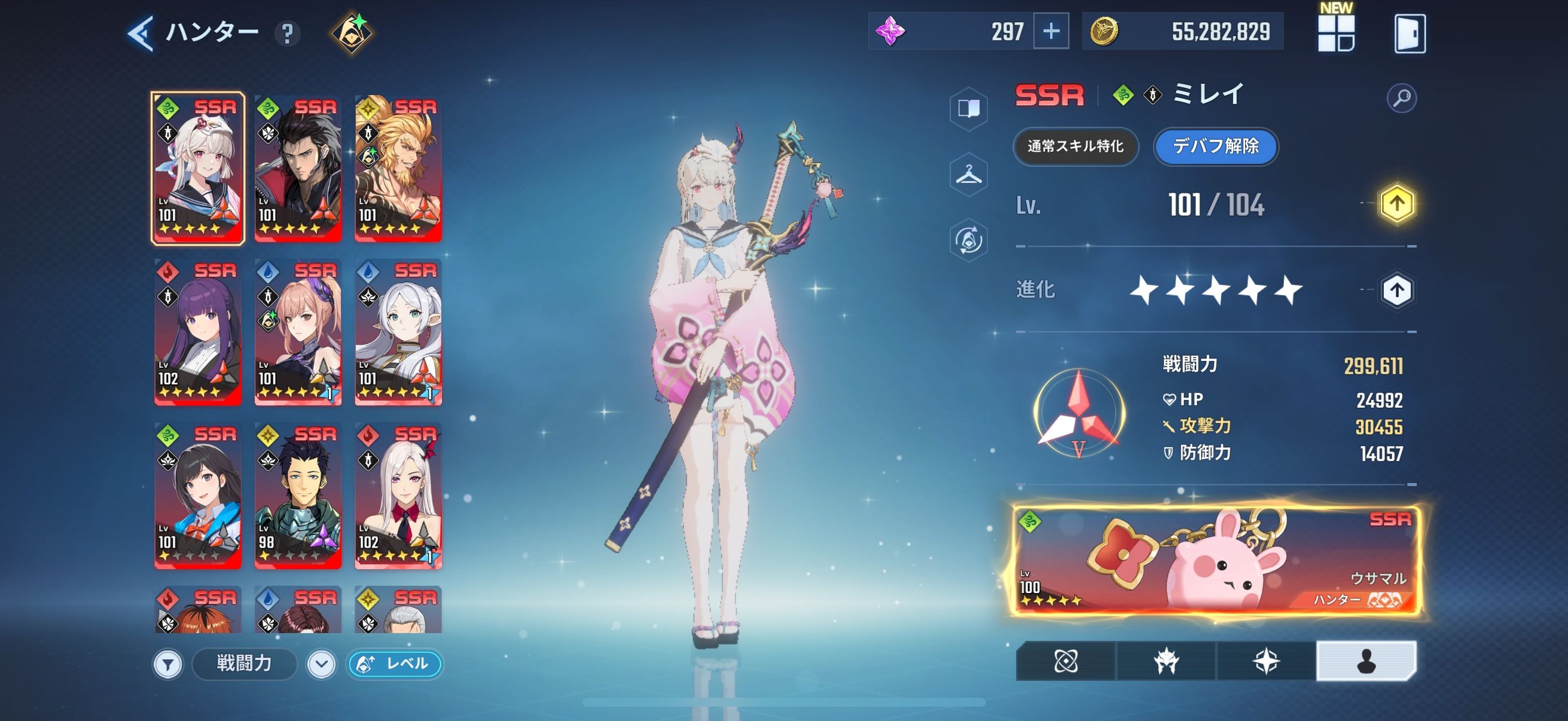Open the ウサマル weapon card
Screen dimensions: 1568x721
[1215, 561]
